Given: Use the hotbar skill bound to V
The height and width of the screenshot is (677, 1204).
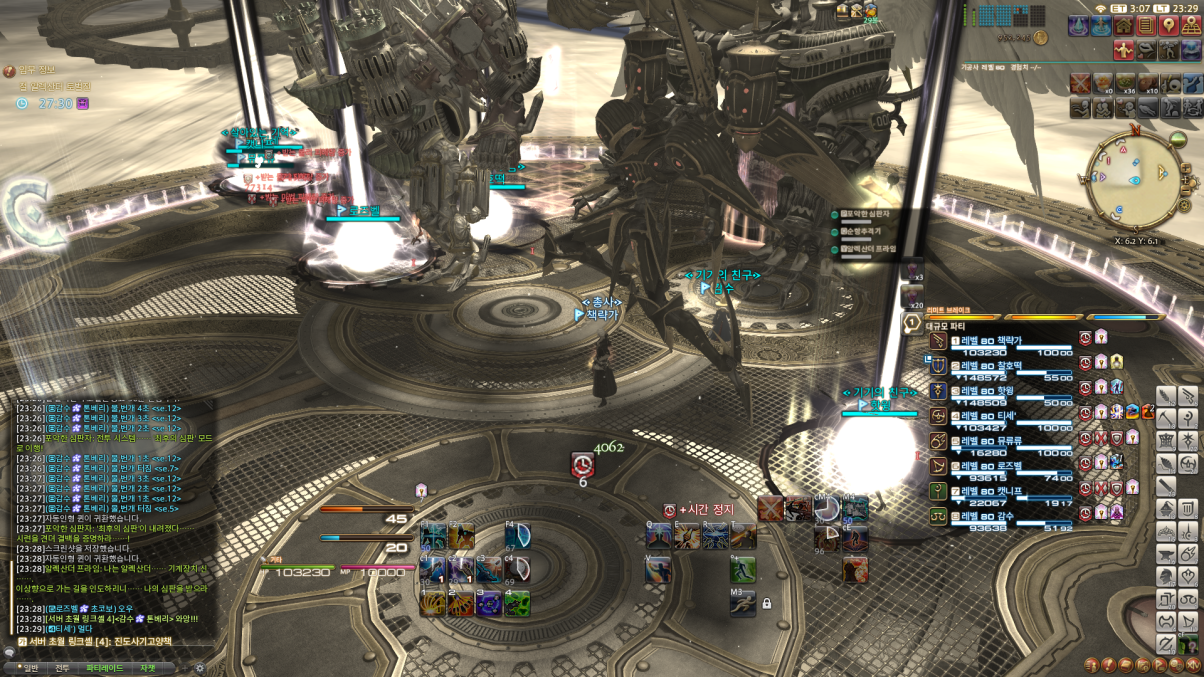Looking at the screenshot, I should [659, 569].
